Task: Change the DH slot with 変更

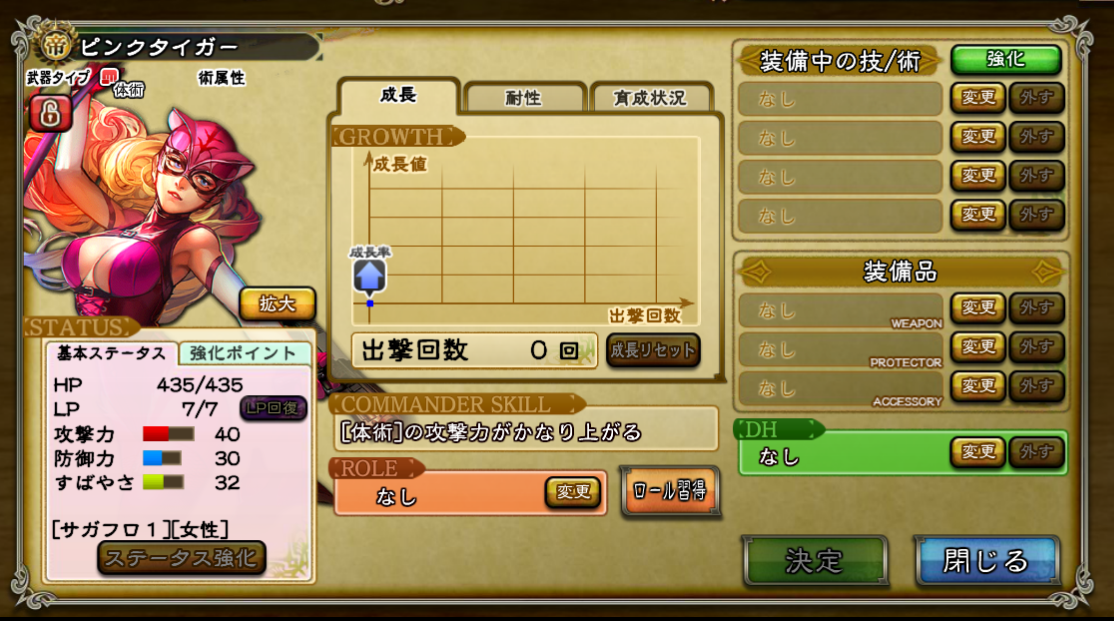Action: click(x=977, y=453)
